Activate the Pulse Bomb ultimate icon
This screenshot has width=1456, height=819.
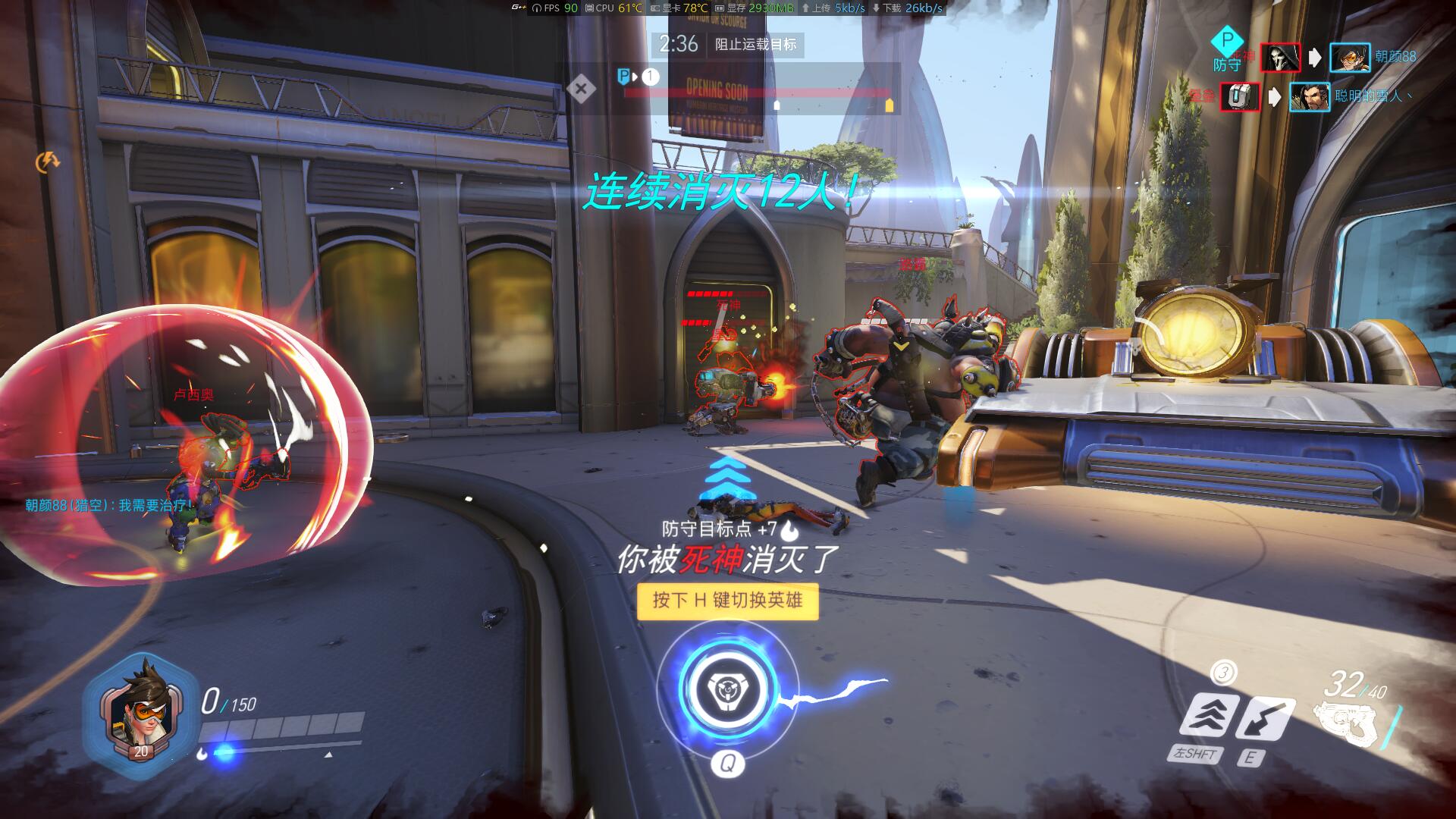[727, 689]
